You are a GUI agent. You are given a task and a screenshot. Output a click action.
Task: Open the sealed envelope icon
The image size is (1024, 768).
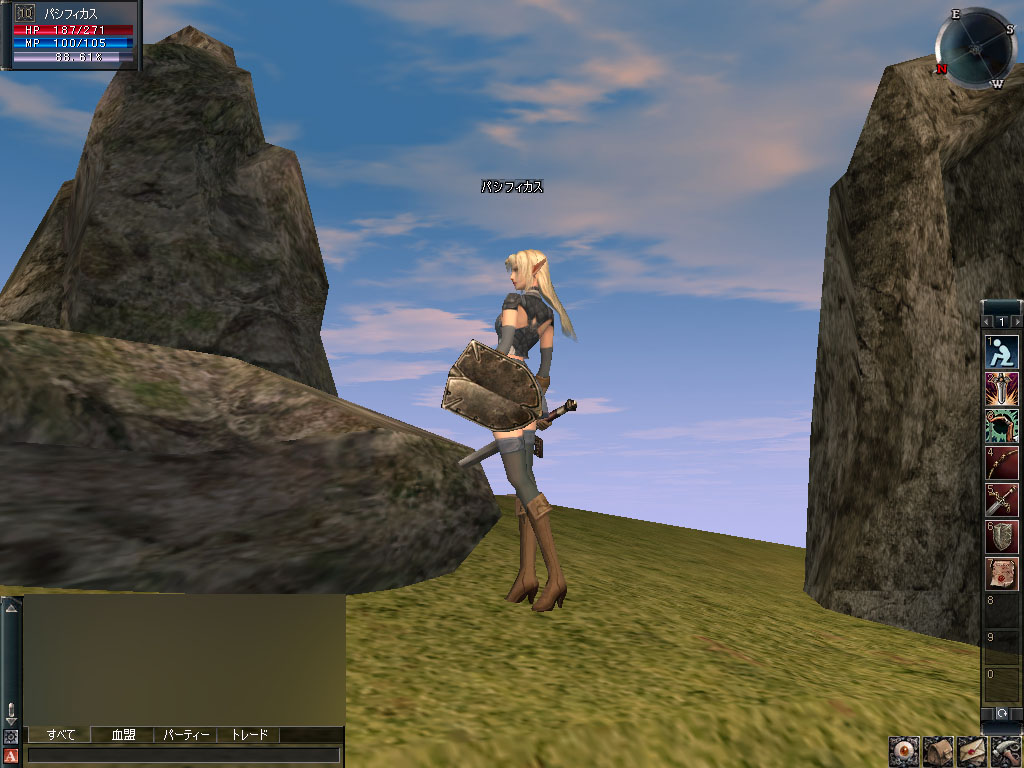[971, 752]
